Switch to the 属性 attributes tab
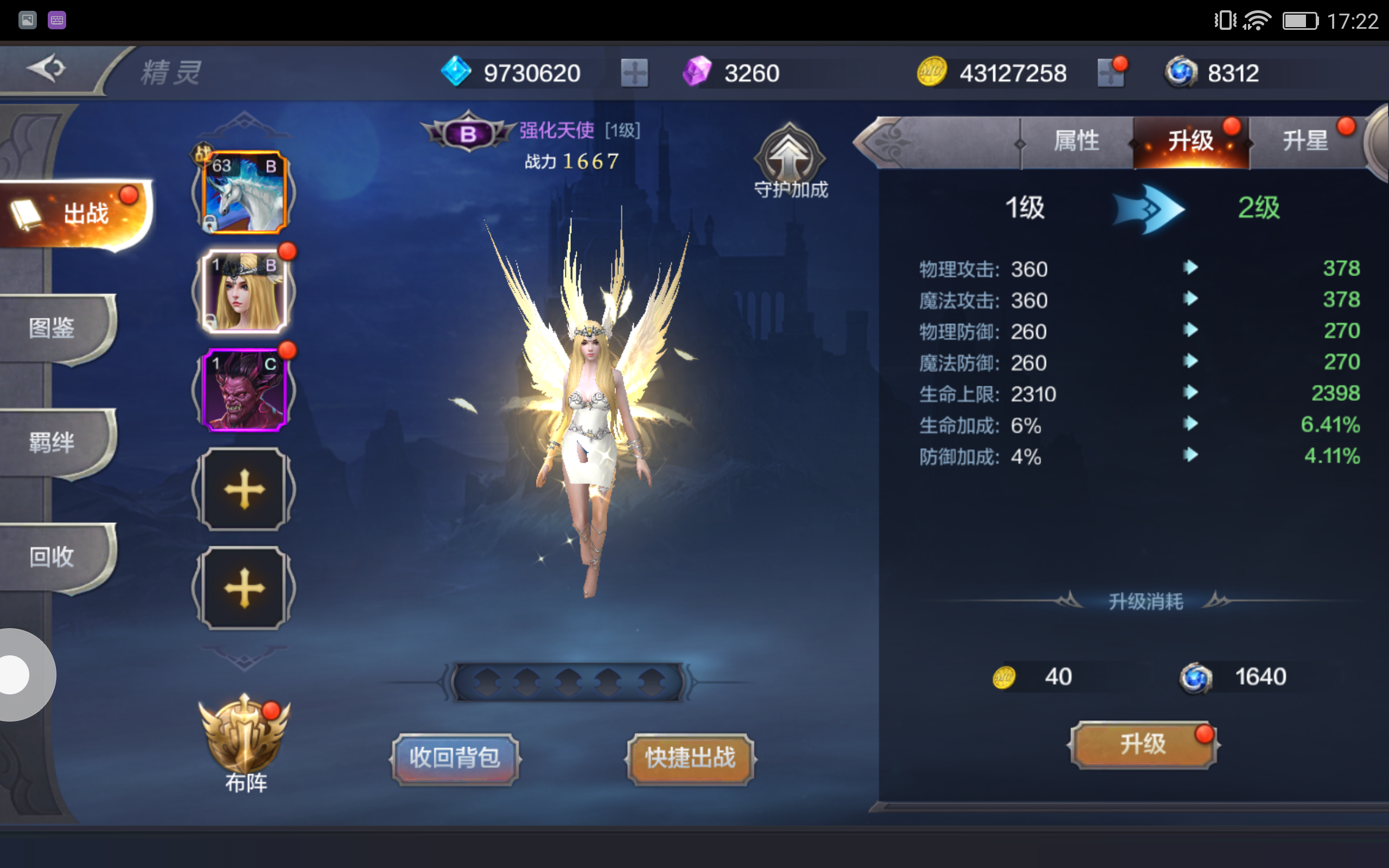The image size is (1389, 868). pyautogui.click(x=1078, y=141)
